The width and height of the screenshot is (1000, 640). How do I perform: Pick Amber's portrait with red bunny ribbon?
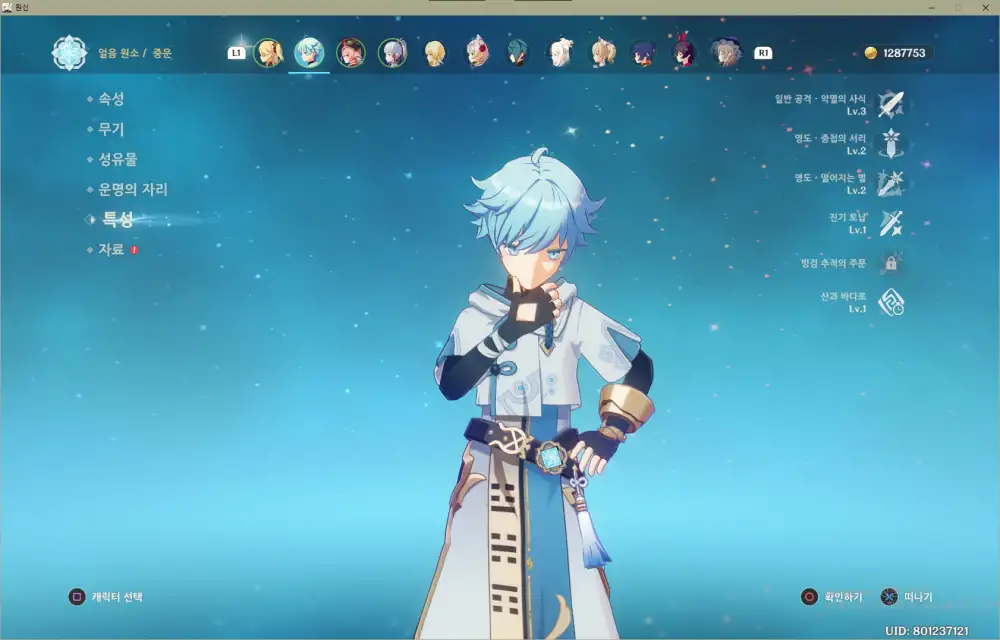coord(683,52)
